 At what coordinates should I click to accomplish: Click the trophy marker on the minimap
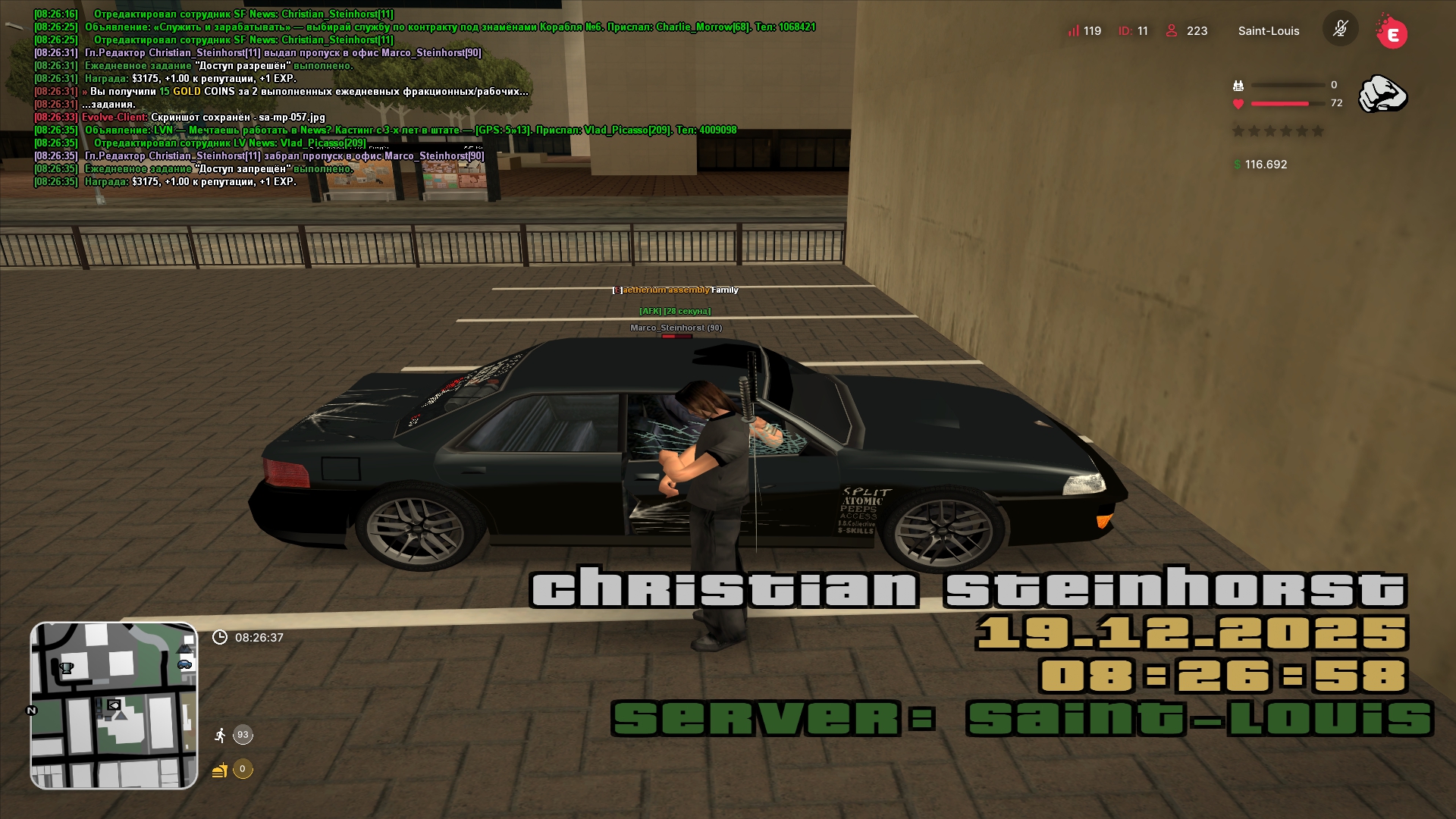click(x=67, y=668)
